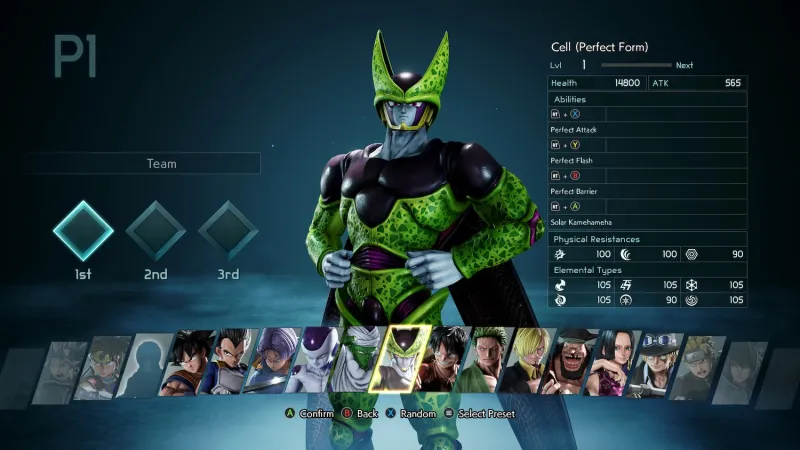
Task: Click the 3rd team slot diamond
Action: (228, 231)
